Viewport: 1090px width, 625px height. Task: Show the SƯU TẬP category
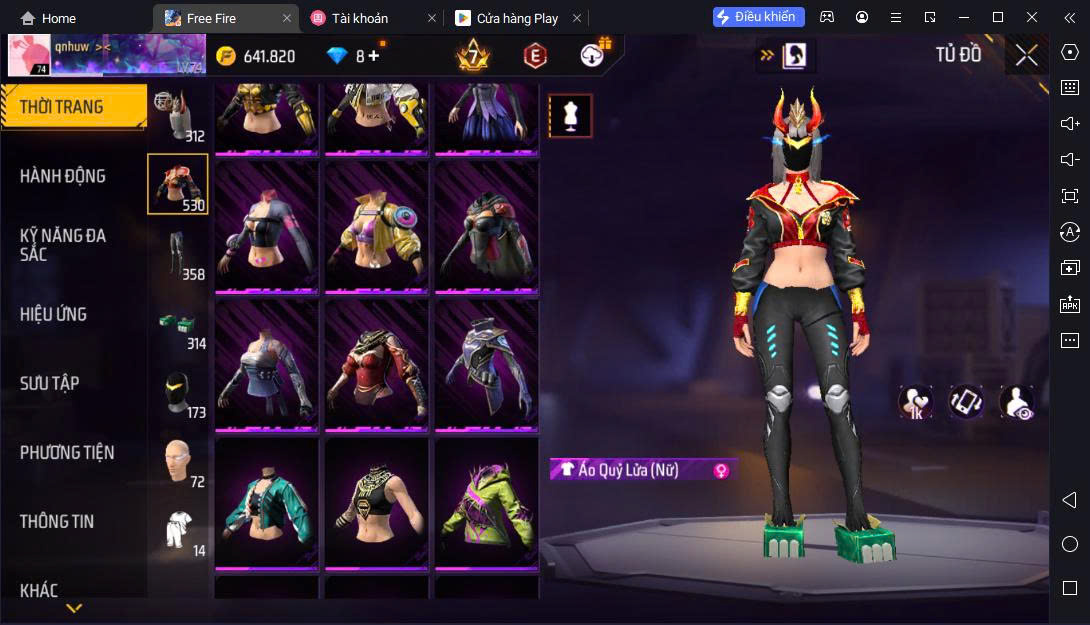point(50,383)
